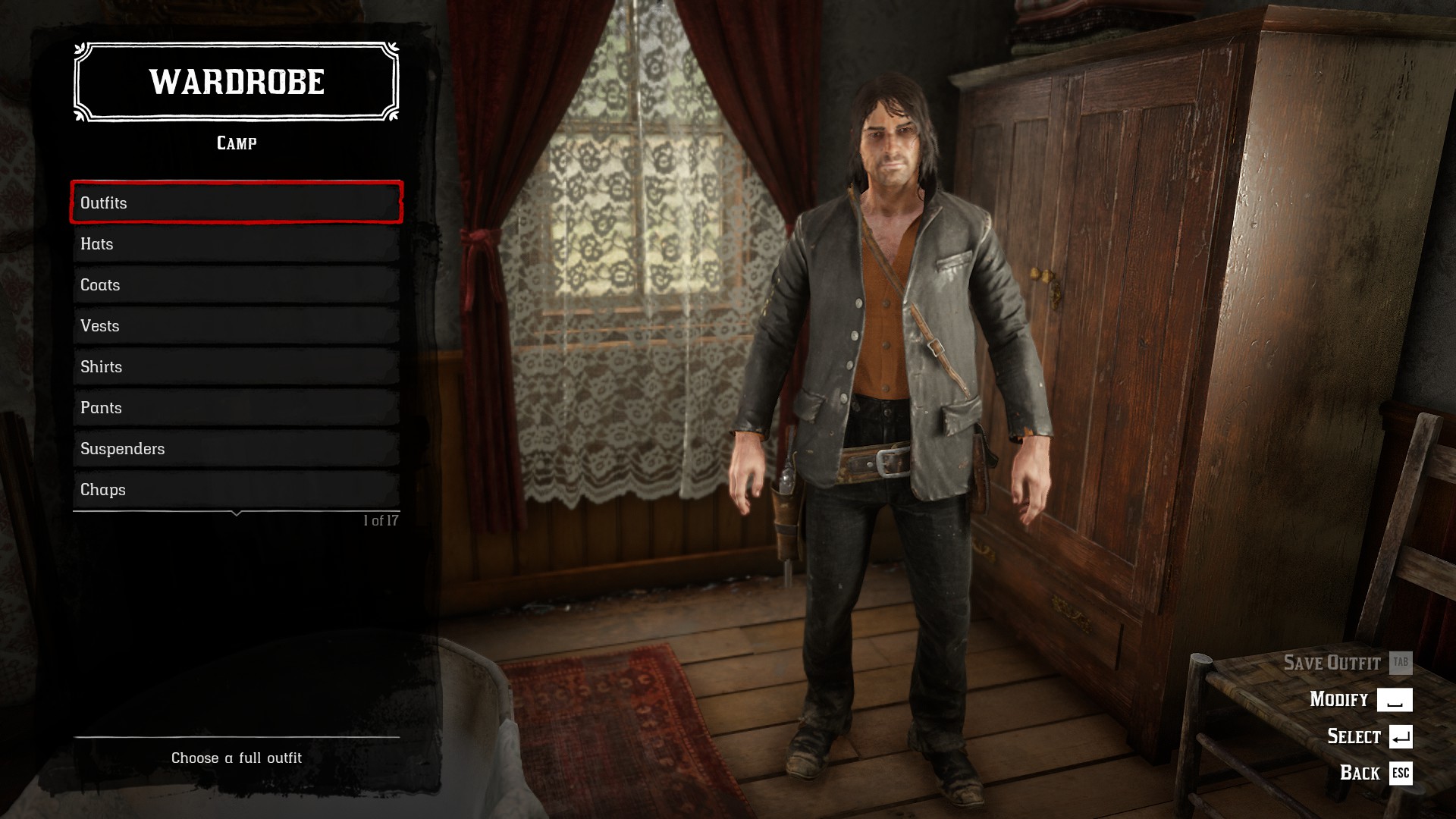
Task: Select the Suspenders option
Action: point(235,448)
